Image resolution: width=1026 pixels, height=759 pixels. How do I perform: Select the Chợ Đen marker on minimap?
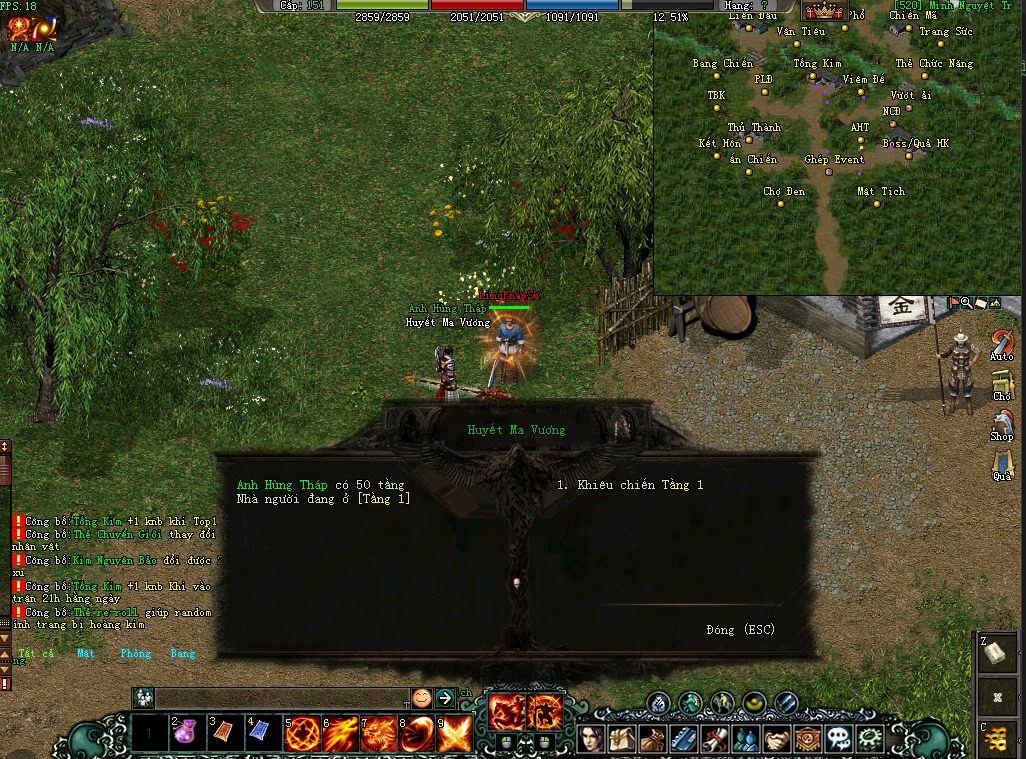pyautogui.click(x=784, y=203)
